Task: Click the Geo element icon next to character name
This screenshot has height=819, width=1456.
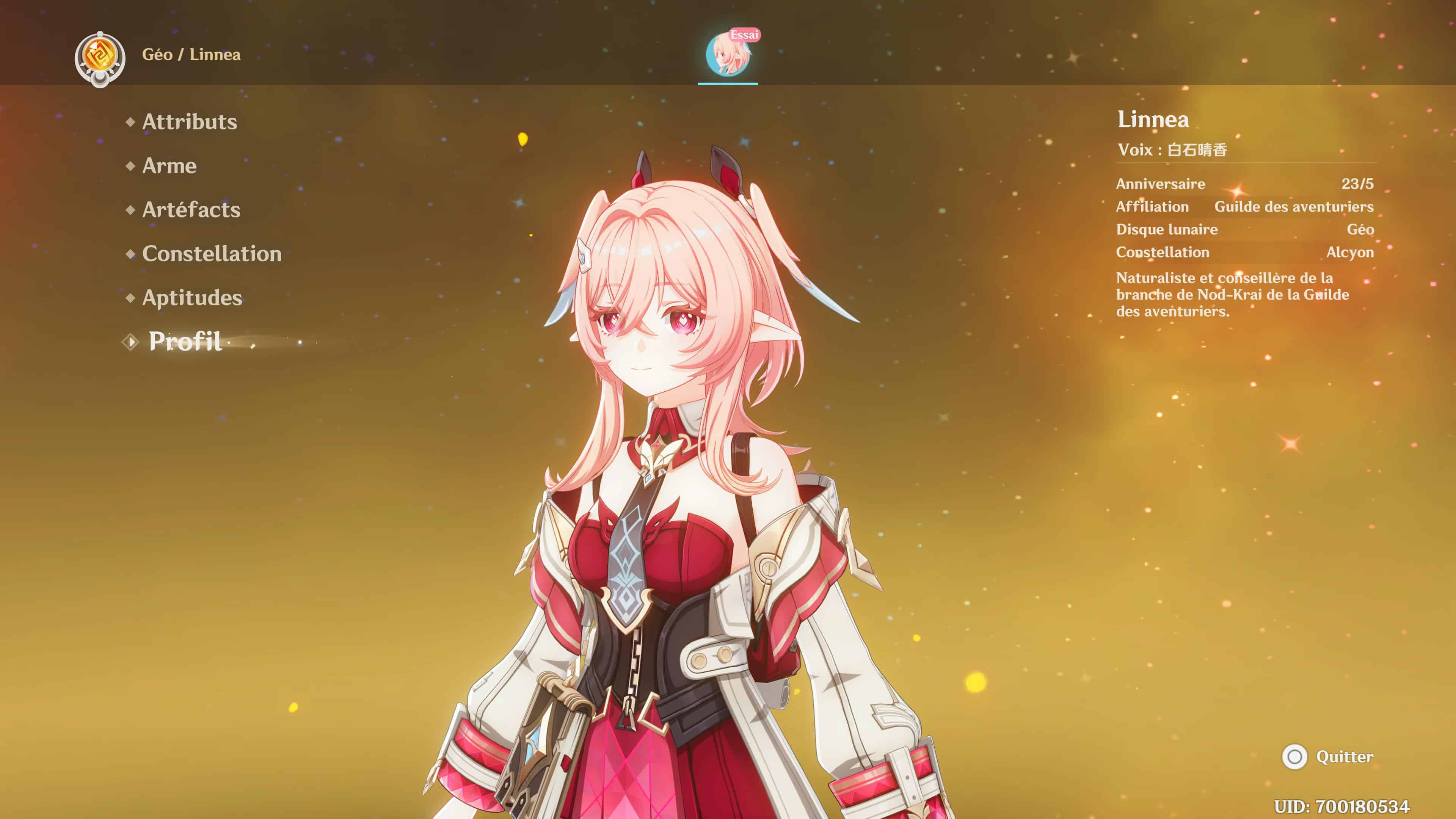Action: (100, 55)
